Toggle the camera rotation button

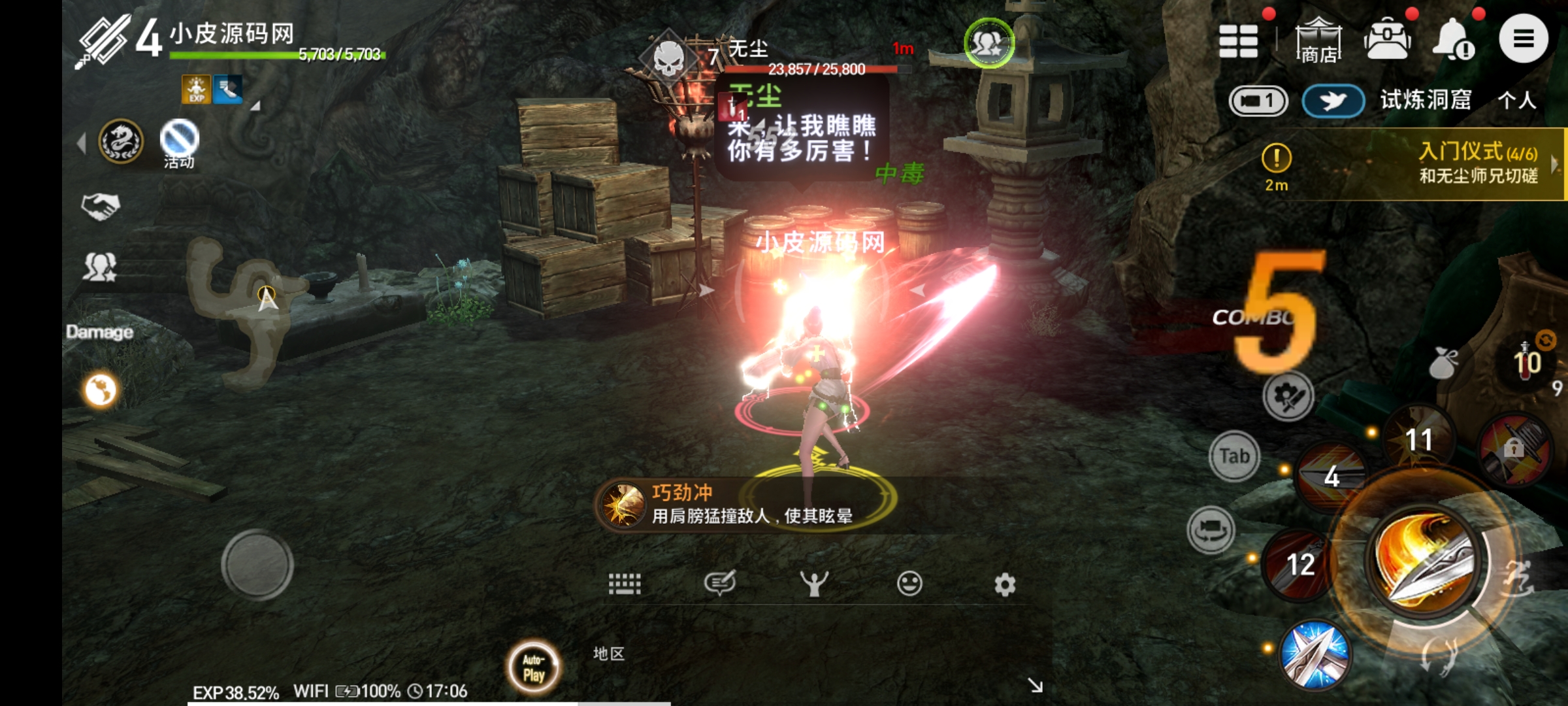1211,529
